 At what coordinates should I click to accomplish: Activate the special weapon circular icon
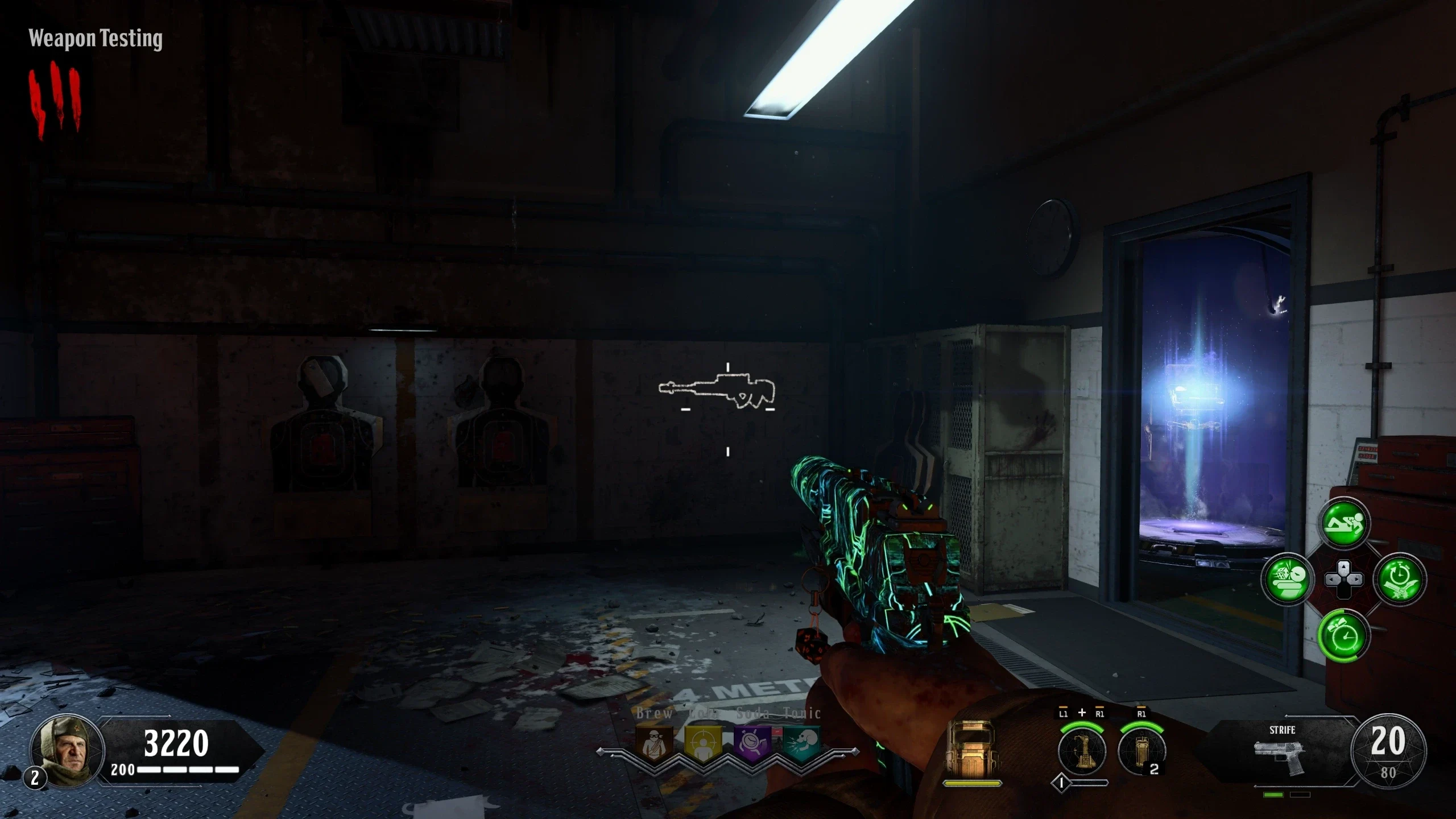pos(1081,751)
